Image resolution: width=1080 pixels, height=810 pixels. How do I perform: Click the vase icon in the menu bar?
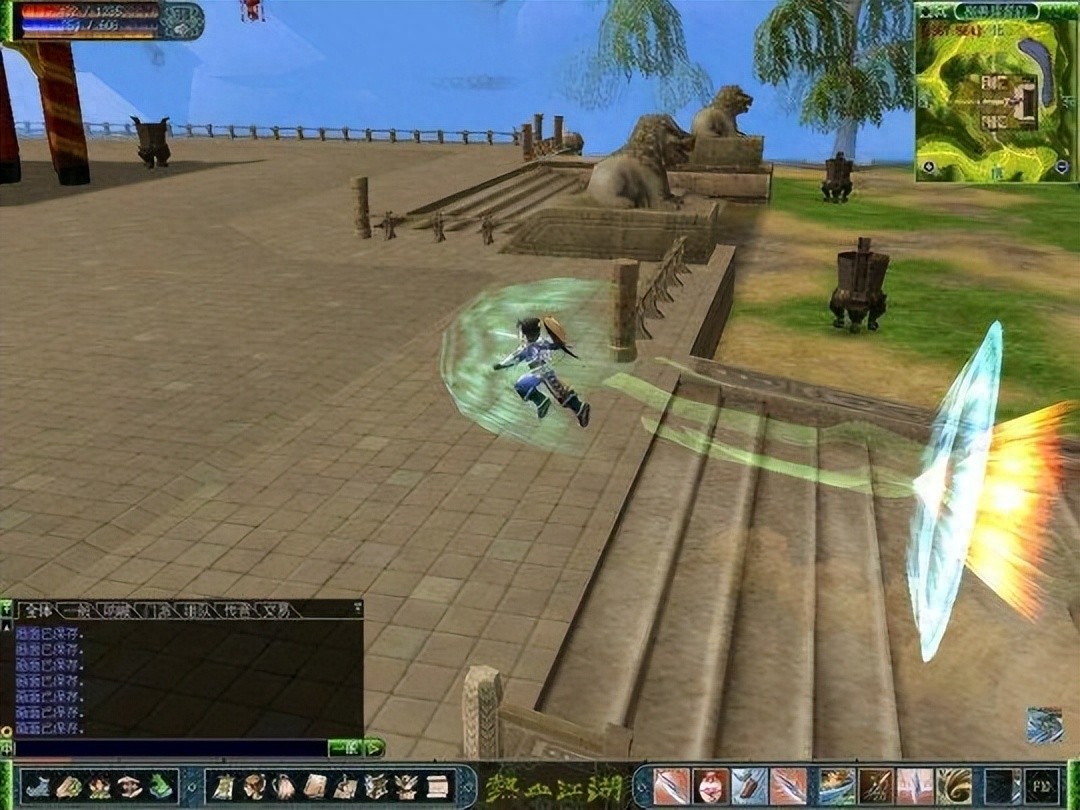pyautogui.click(x=284, y=787)
